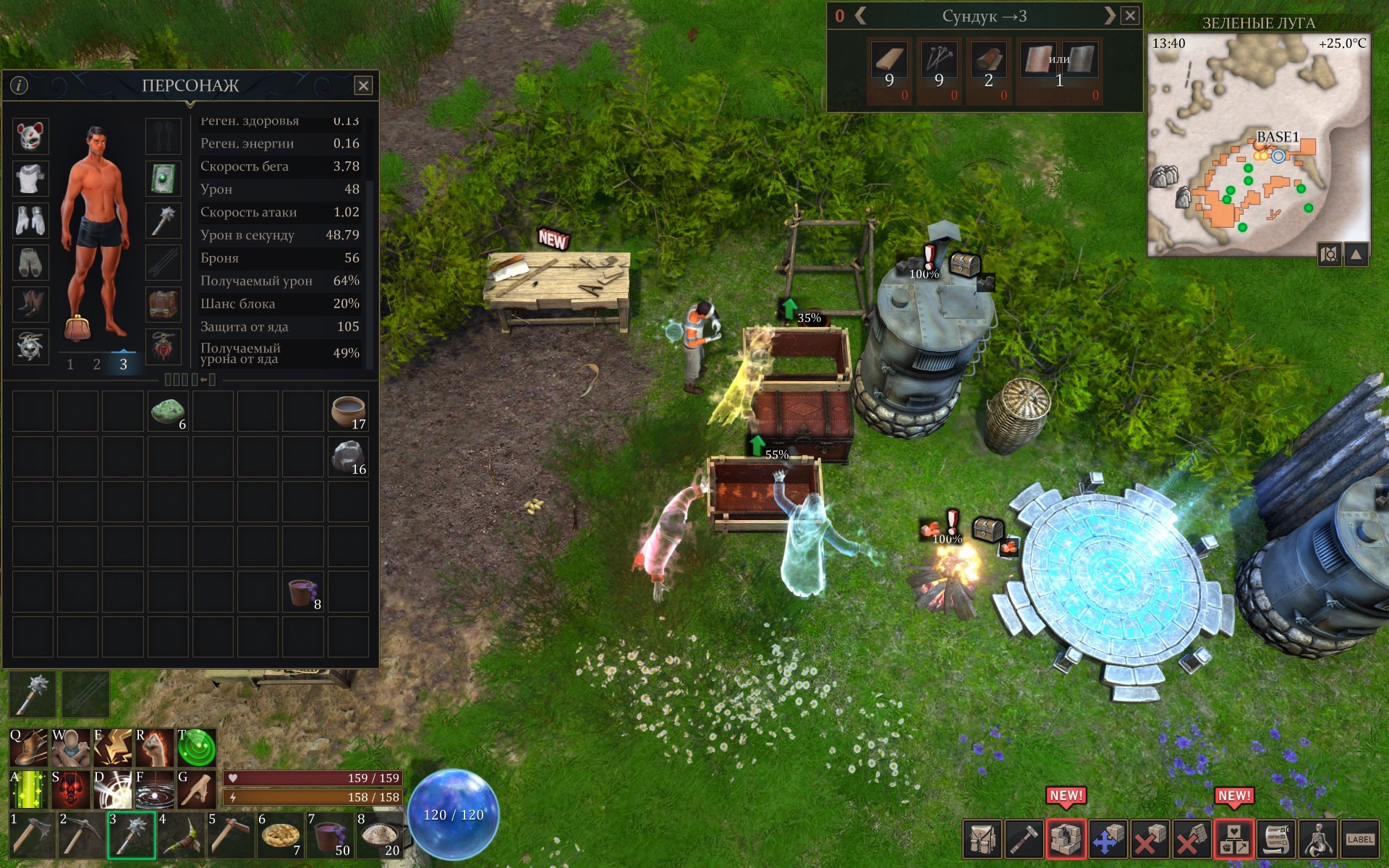Switch to equipment set 1
Image resolution: width=1389 pixels, height=868 pixels.
[70, 365]
